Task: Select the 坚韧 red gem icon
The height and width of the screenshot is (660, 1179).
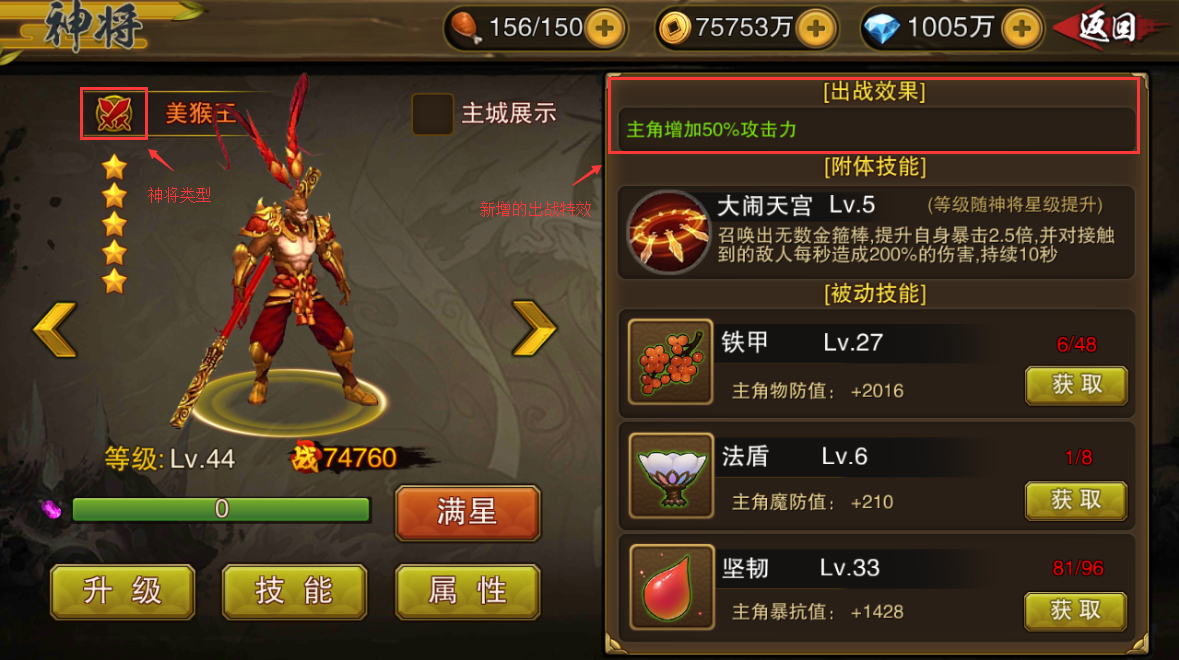Action: click(x=670, y=587)
